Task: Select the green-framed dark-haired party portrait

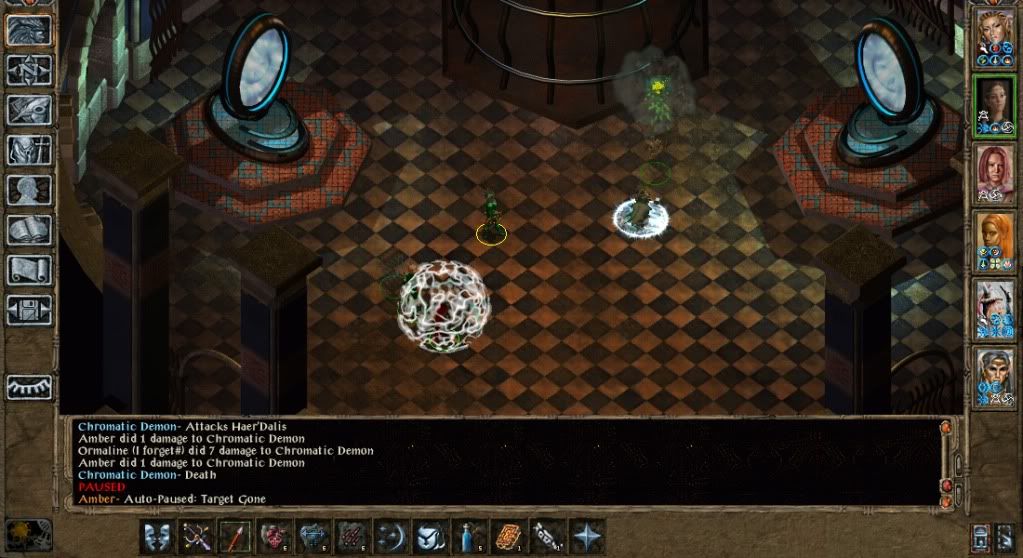Action: point(995,102)
